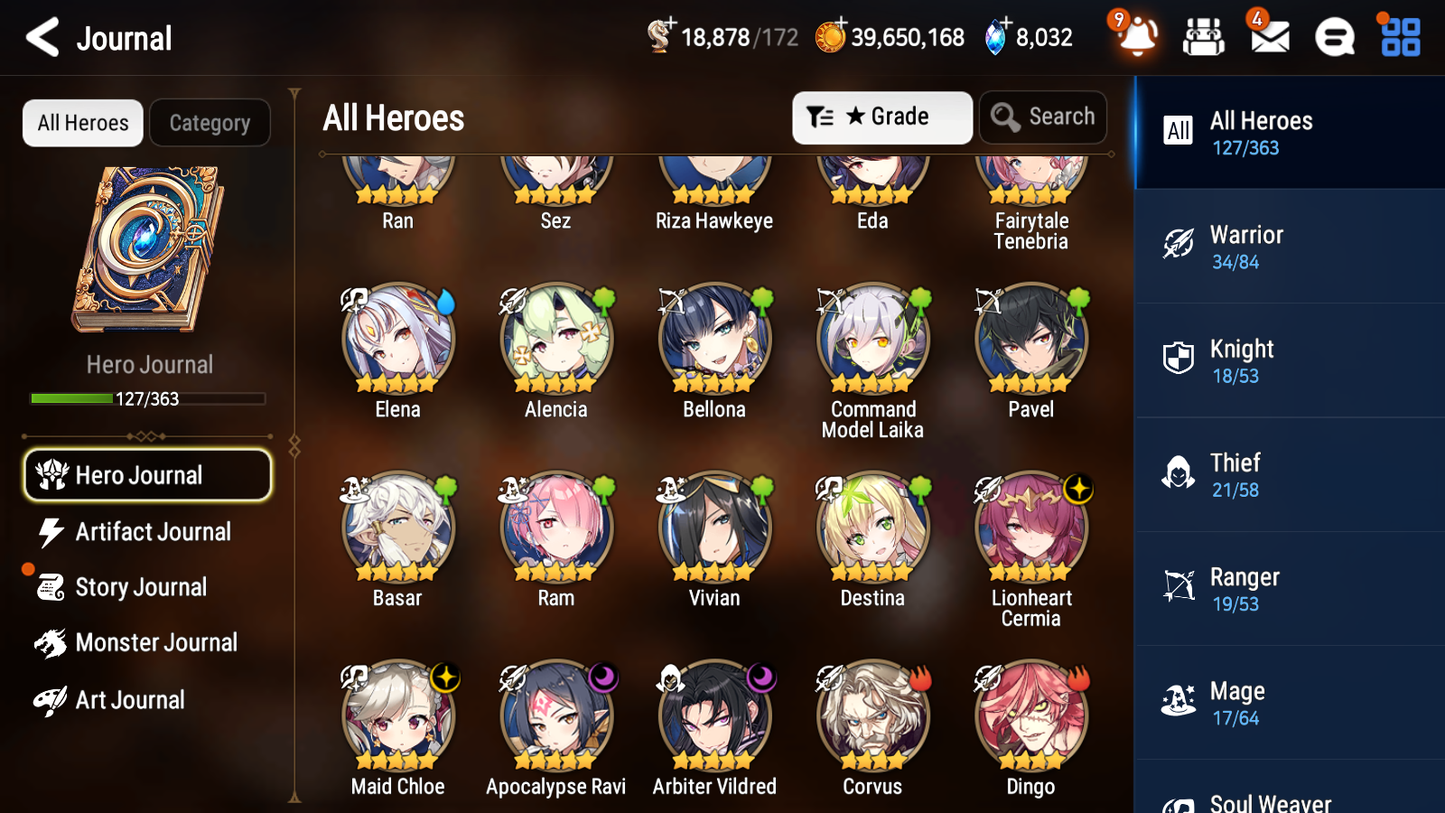
Task: Click the Hero Journal progress bar showing 127/363
Action: click(x=150, y=398)
